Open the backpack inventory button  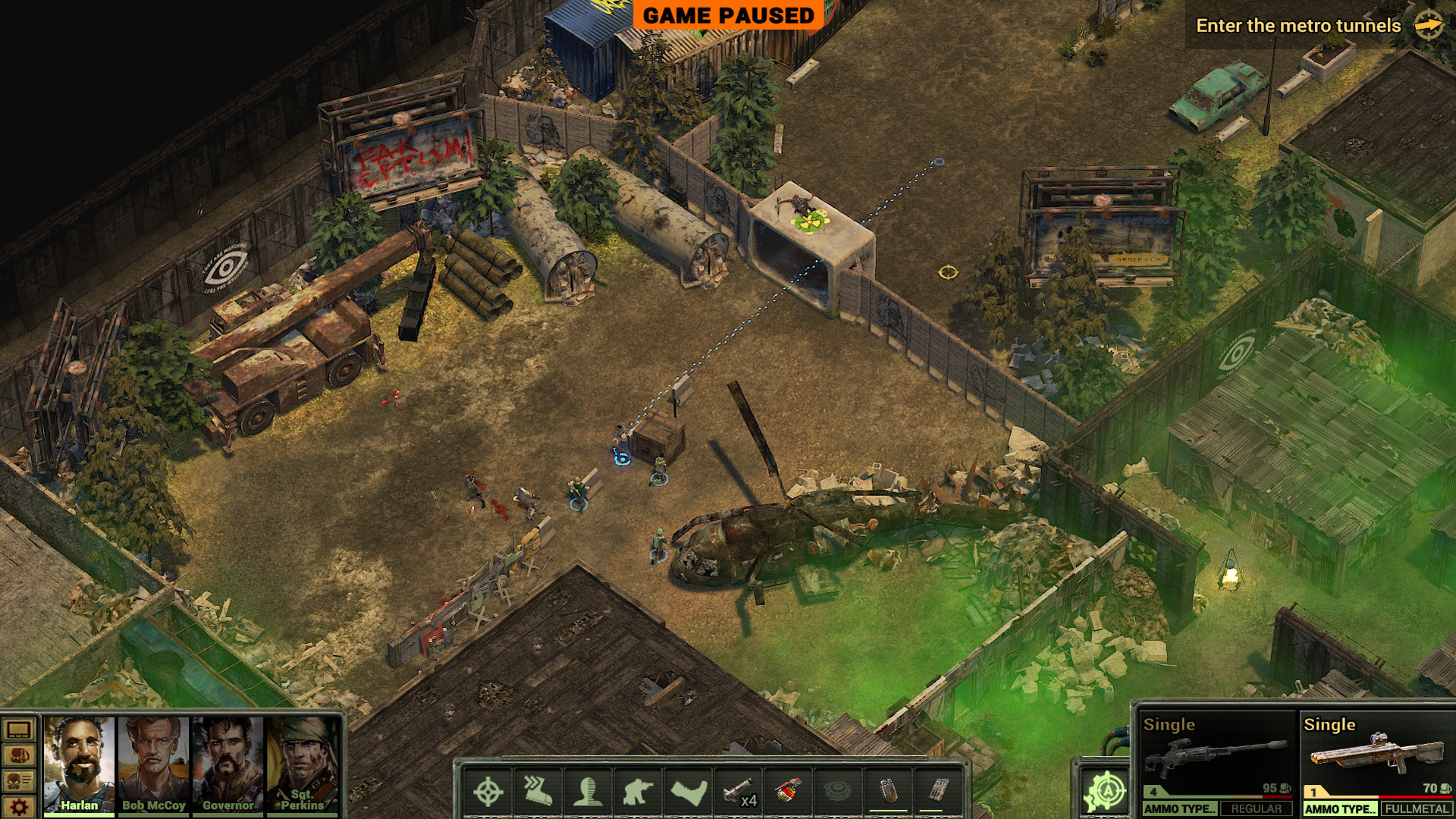[x=19, y=756]
